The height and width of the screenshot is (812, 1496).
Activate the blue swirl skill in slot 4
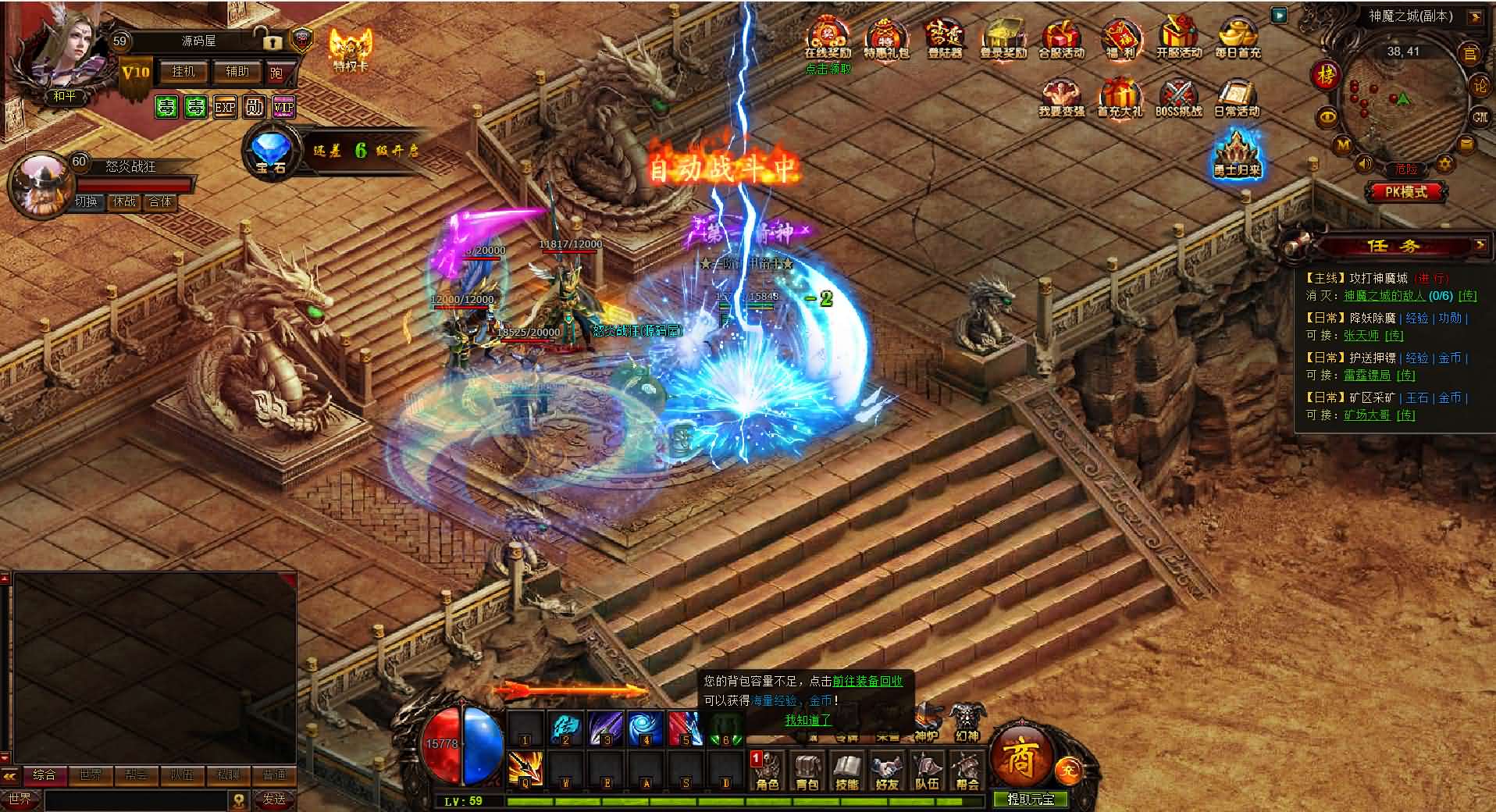point(646,728)
